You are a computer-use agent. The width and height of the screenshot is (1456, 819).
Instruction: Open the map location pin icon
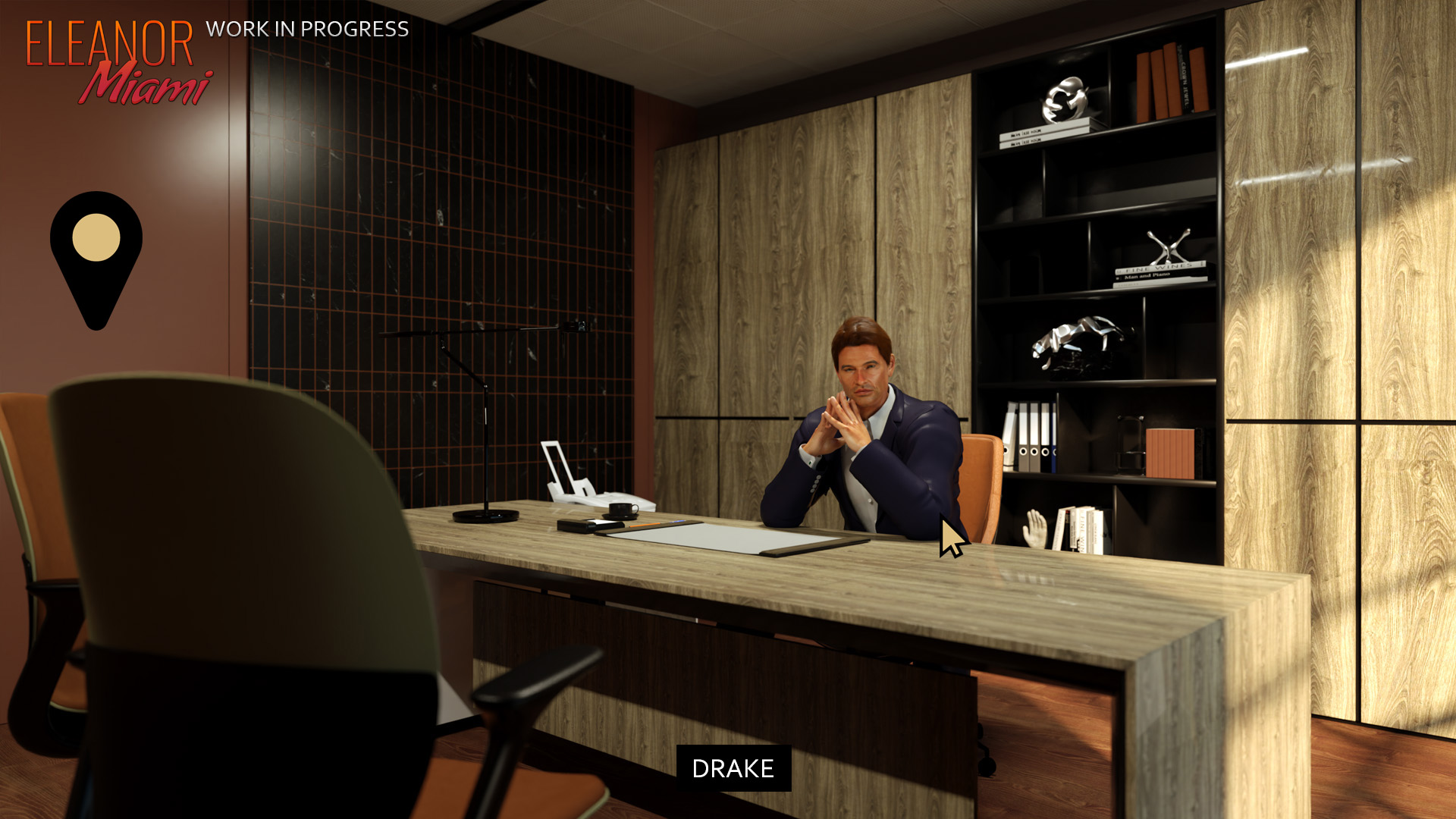96,250
